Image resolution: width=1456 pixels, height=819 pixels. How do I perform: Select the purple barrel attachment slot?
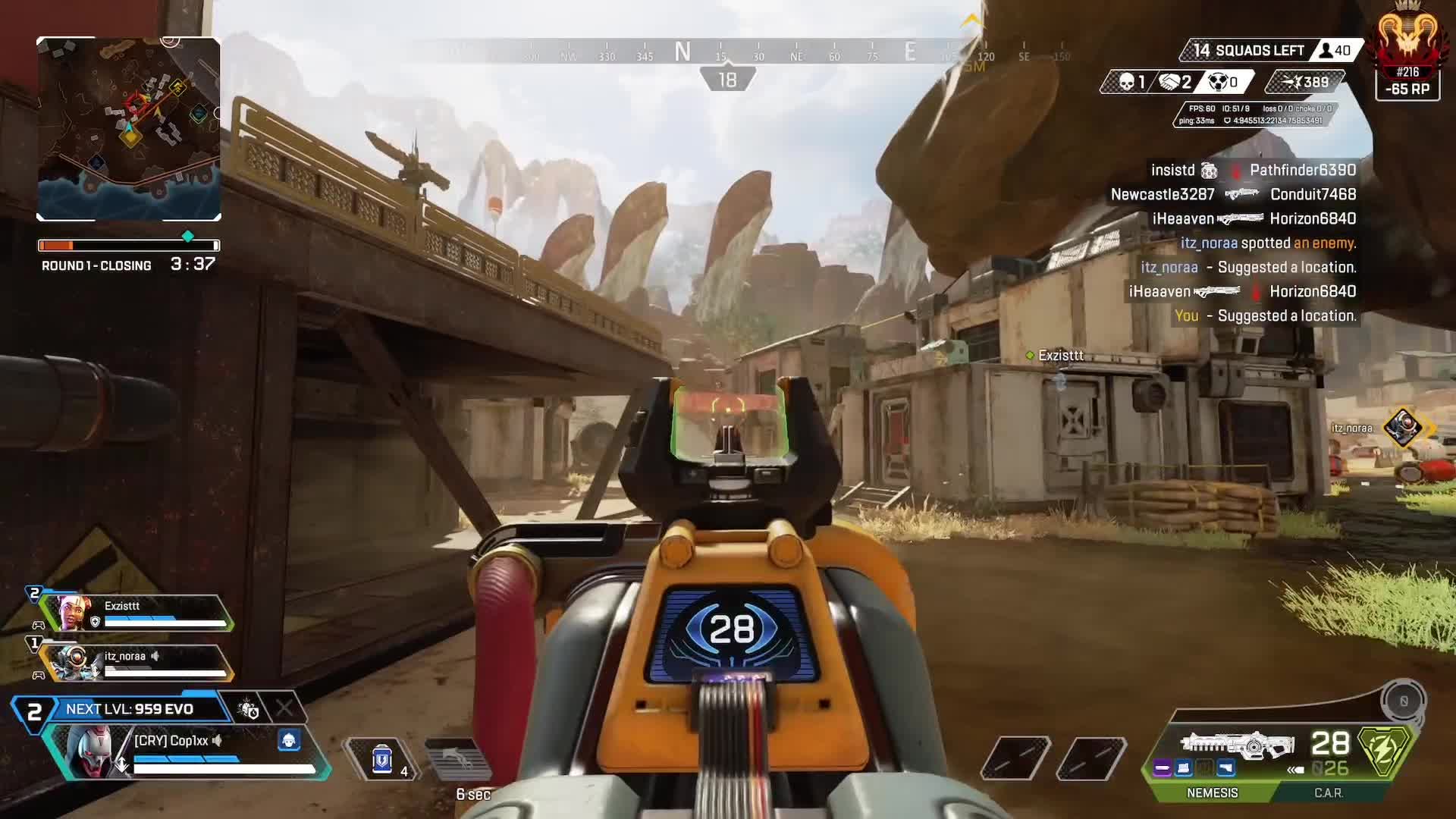tap(1163, 769)
